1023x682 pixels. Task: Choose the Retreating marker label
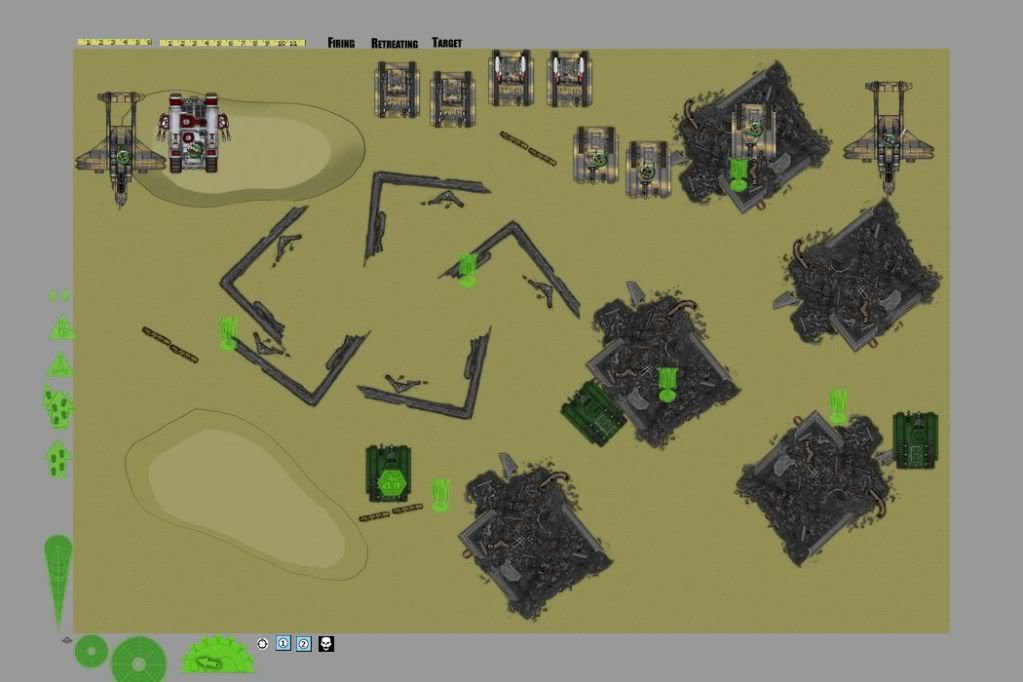(x=394, y=44)
